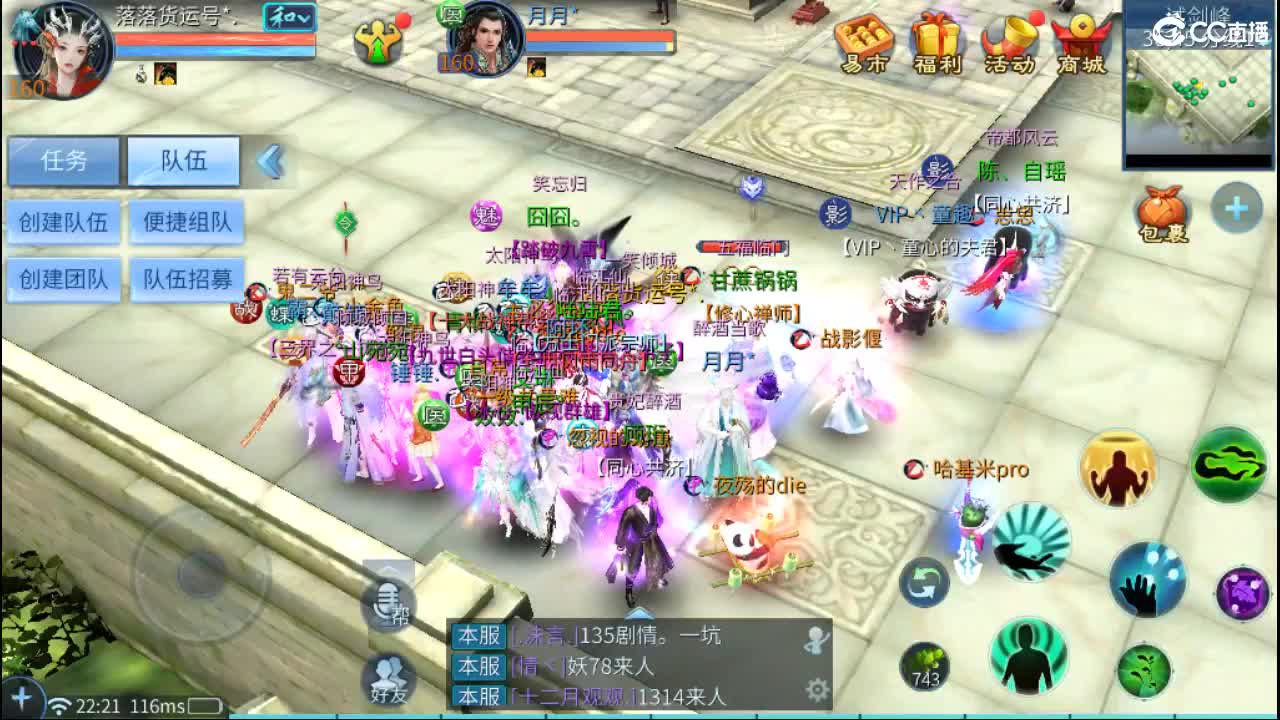Switch to the 任务 tab
1280x720 pixels.
(x=63, y=162)
